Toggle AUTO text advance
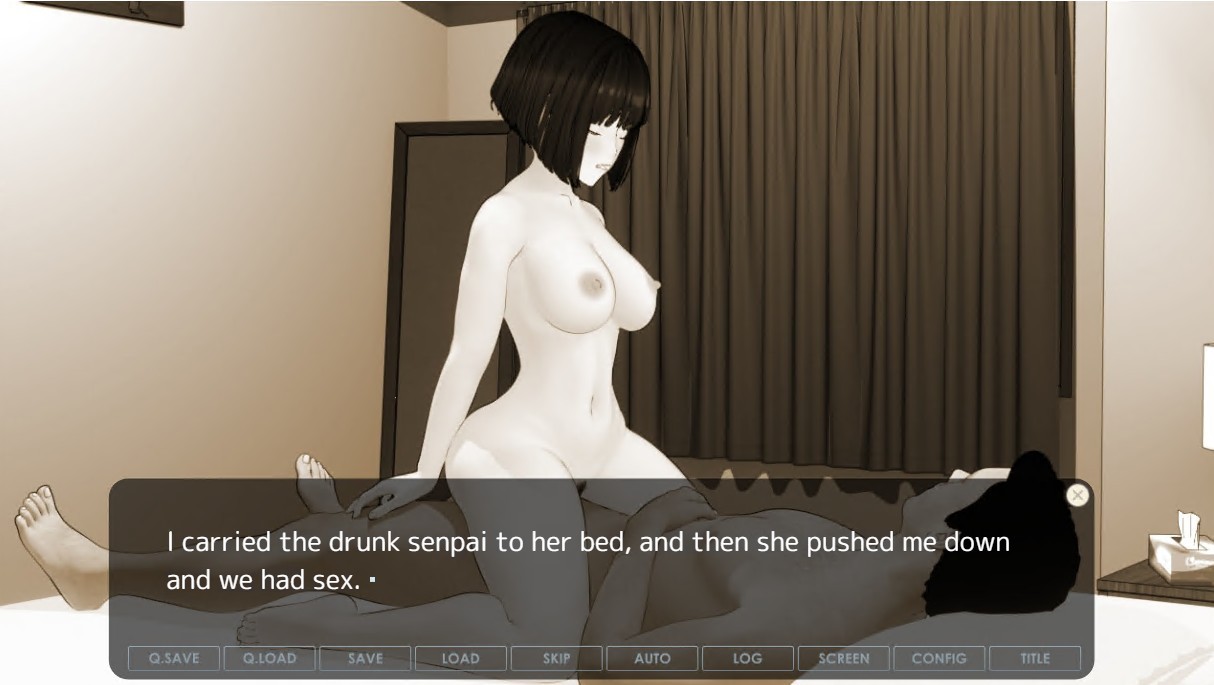This screenshot has height=685, width=1214. [652, 658]
